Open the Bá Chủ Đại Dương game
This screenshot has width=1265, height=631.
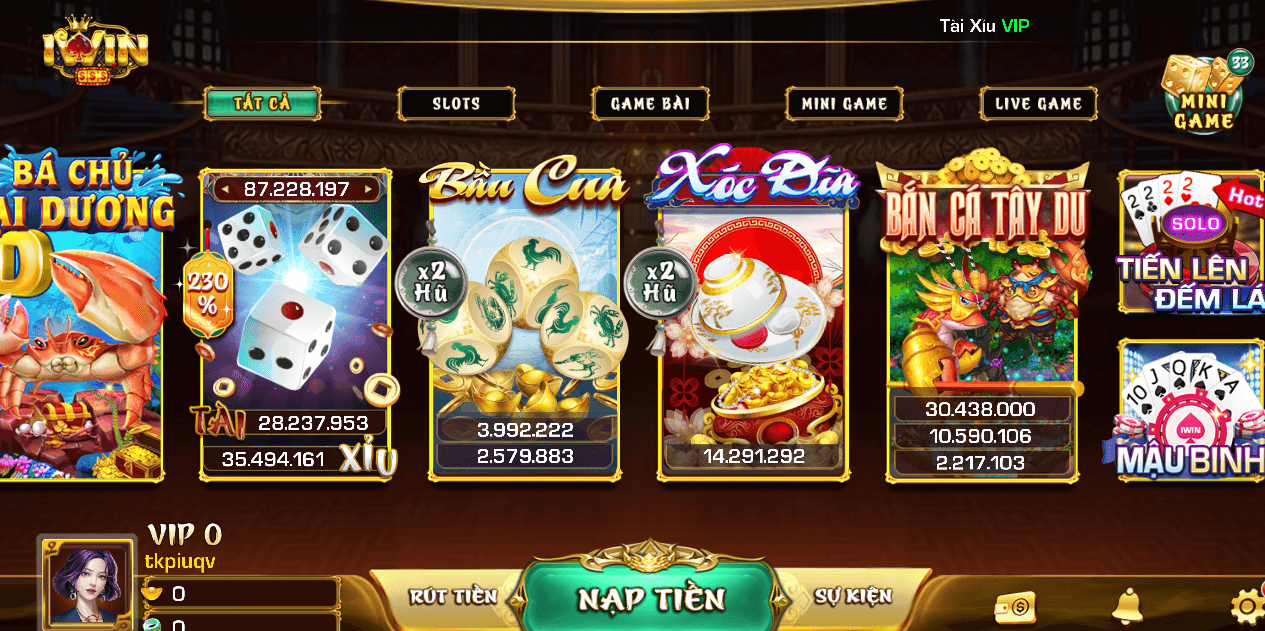(80, 320)
